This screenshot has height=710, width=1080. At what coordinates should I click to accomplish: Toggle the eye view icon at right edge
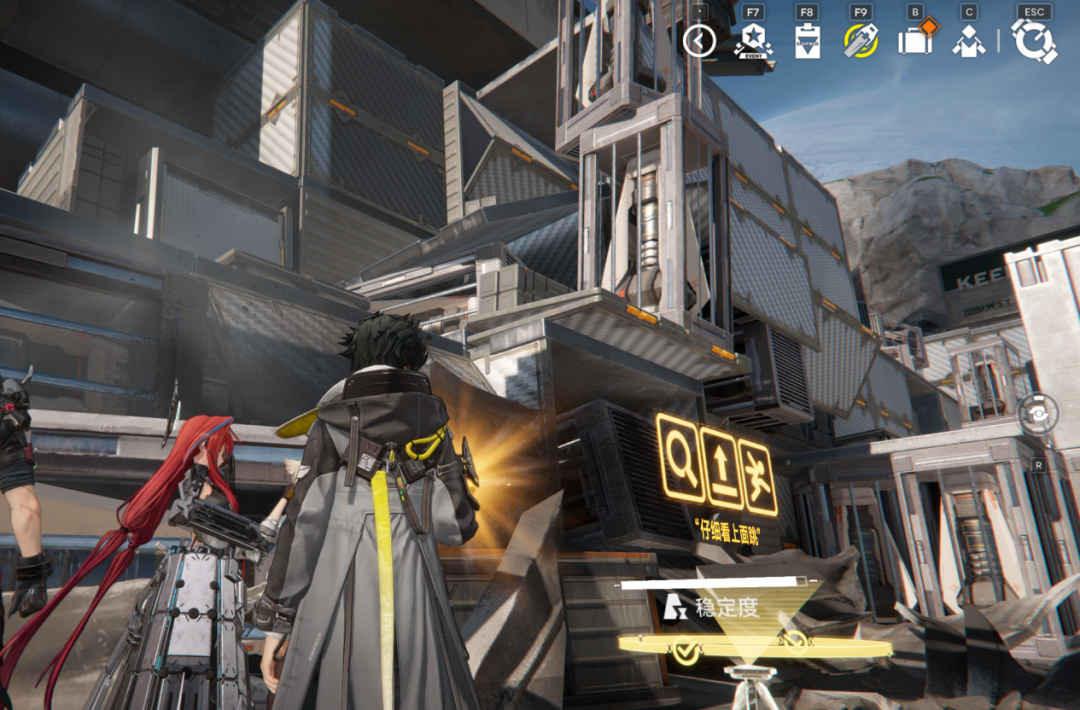click(1039, 412)
